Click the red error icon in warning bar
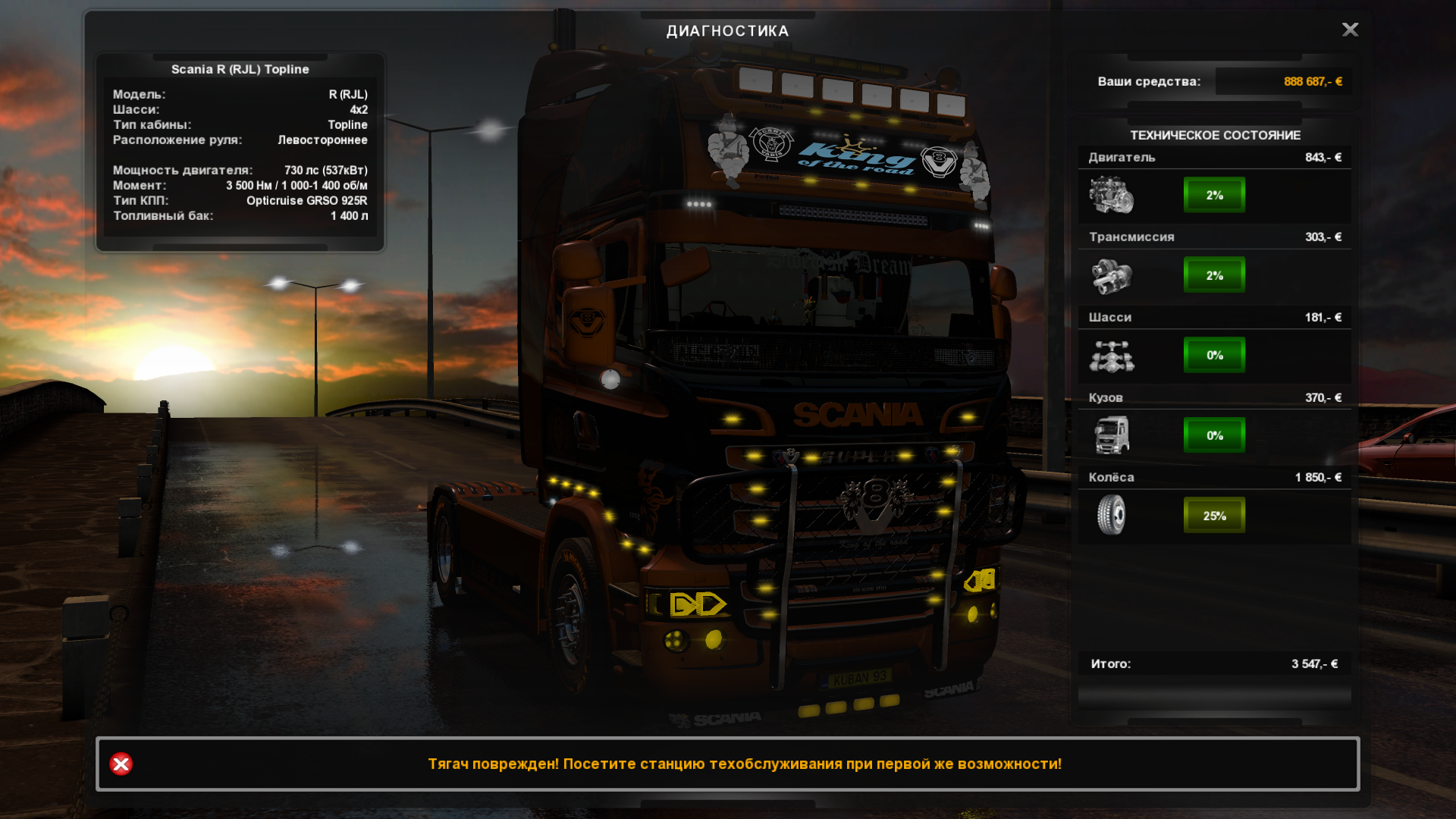 pyautogui.click(x=121, y=764)
